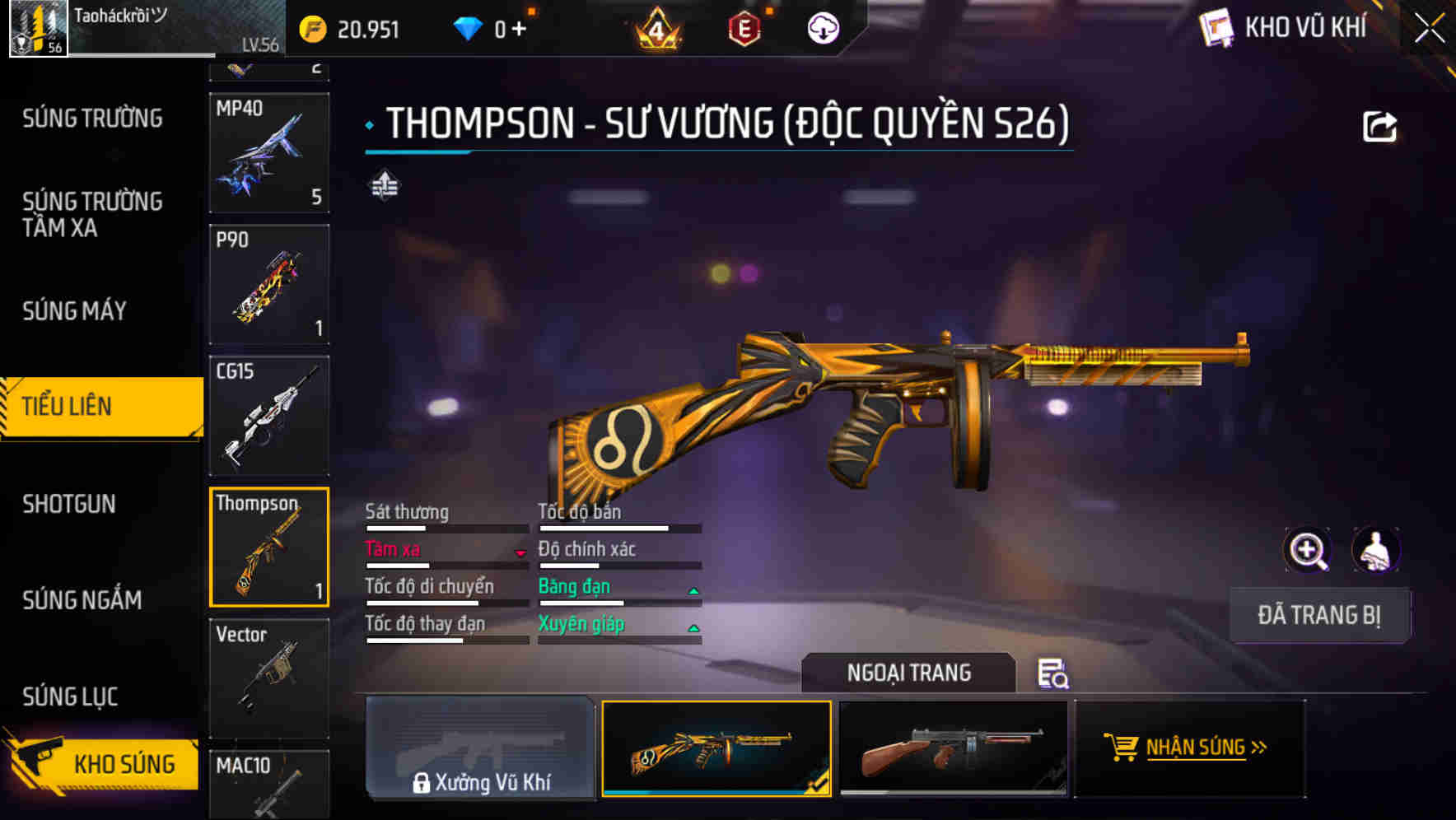This screenshot has height=820, width=1456.
Task: Click the share arrow next to the weapon name
Action: (1381, 125)
